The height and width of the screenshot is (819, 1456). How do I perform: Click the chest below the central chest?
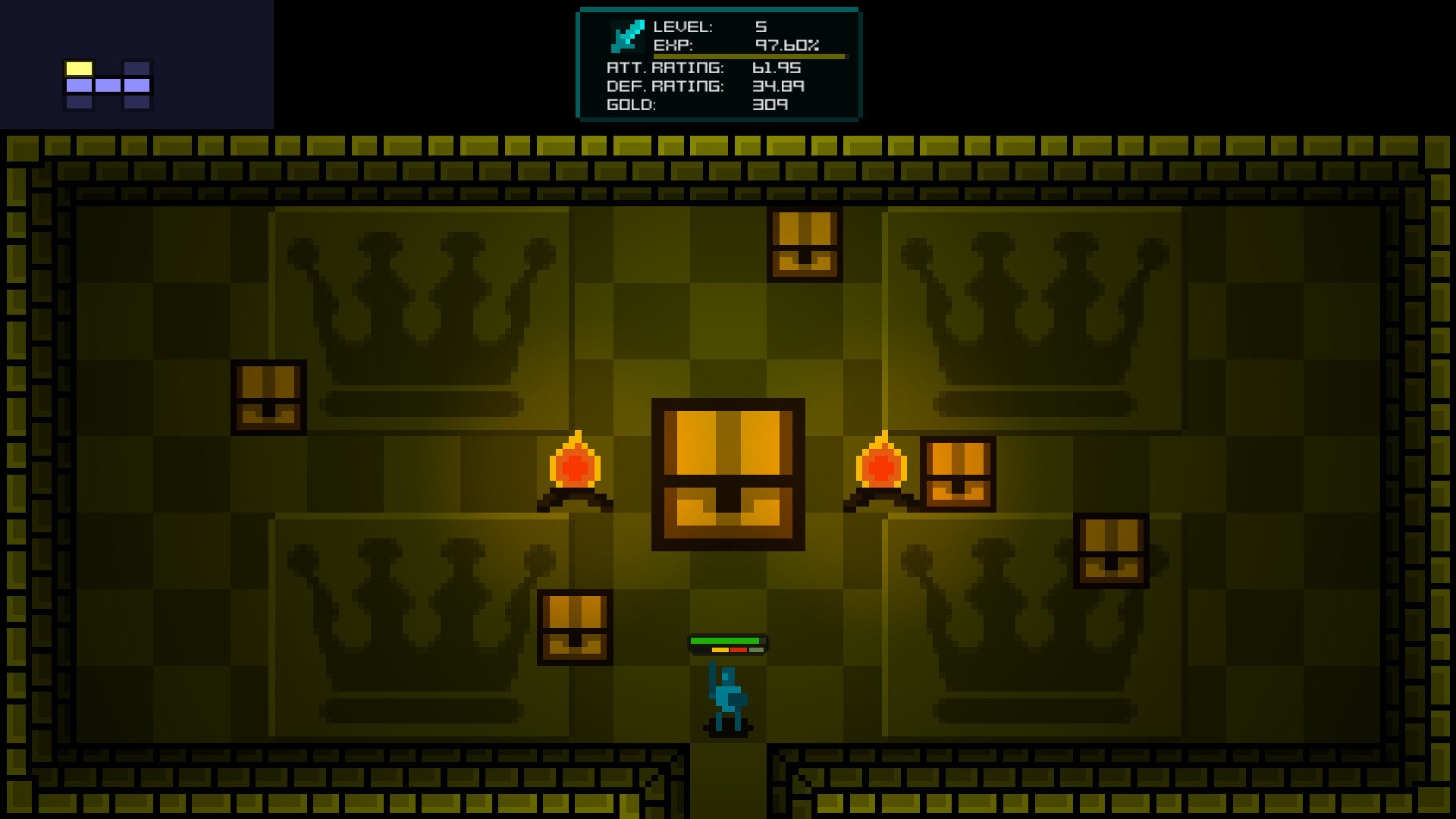(x=574, y=628)
